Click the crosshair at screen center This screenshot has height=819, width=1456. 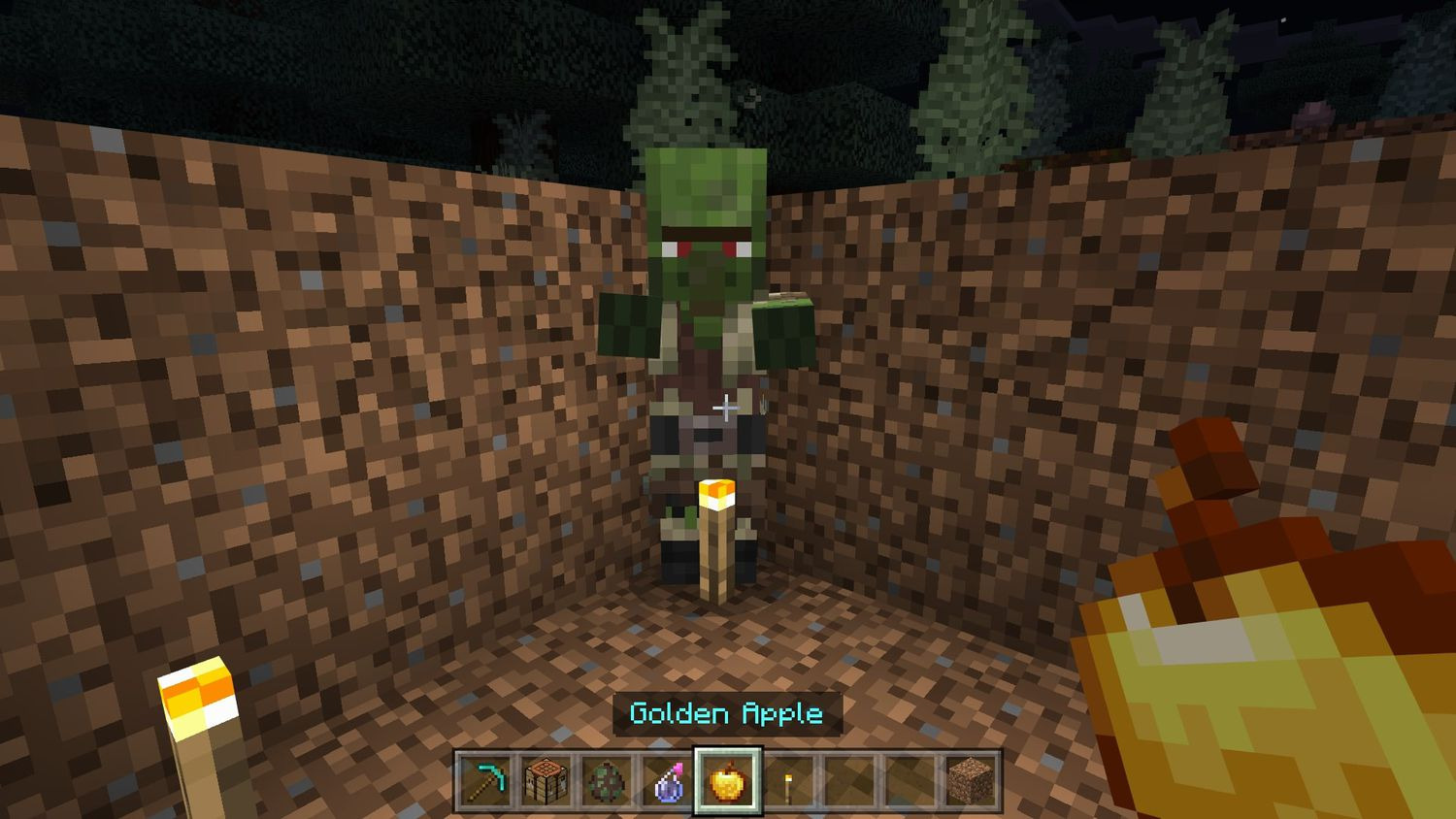pos(728,409)
